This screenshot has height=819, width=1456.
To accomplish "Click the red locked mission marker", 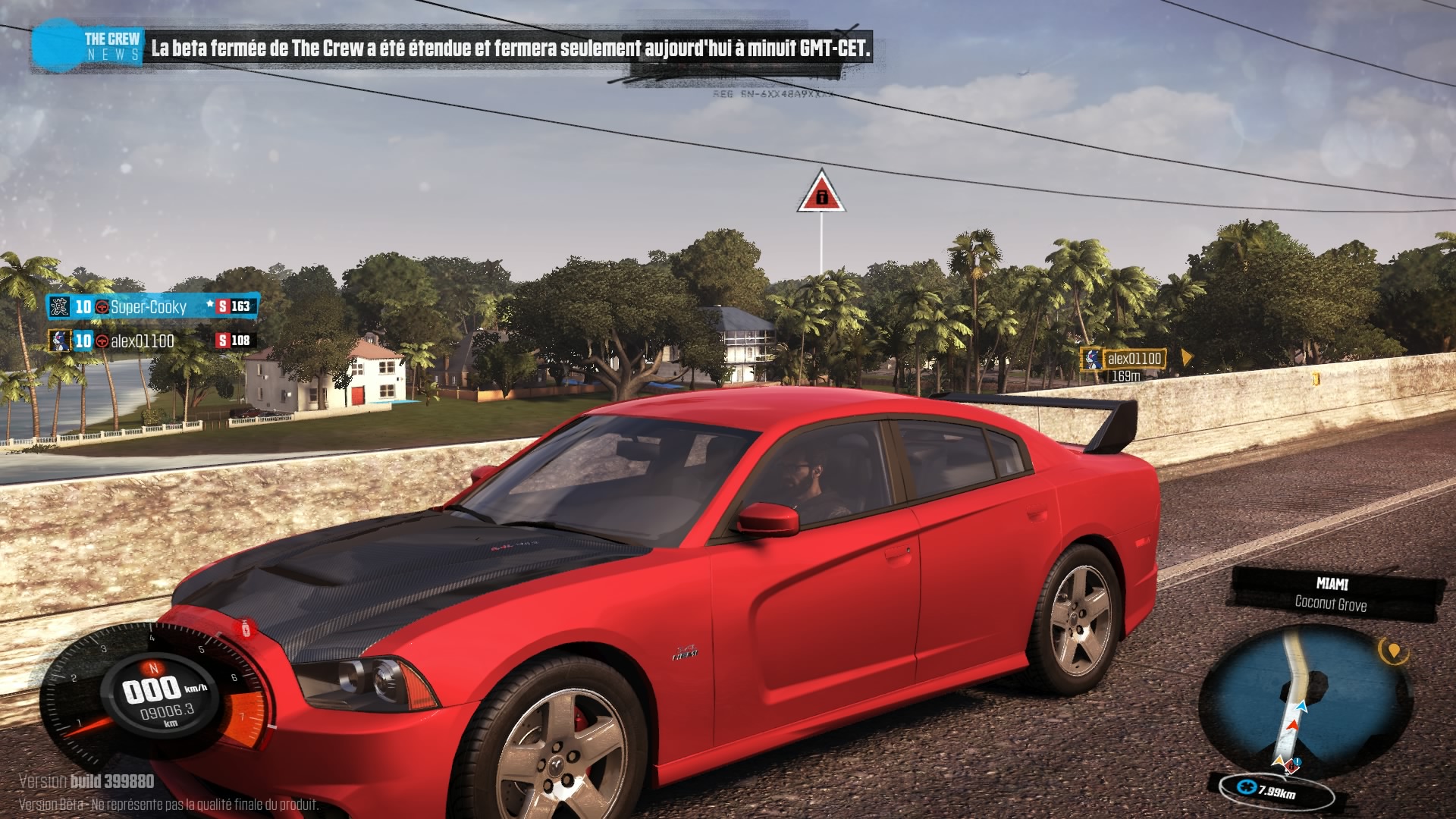I will click(x=821, y=194).
